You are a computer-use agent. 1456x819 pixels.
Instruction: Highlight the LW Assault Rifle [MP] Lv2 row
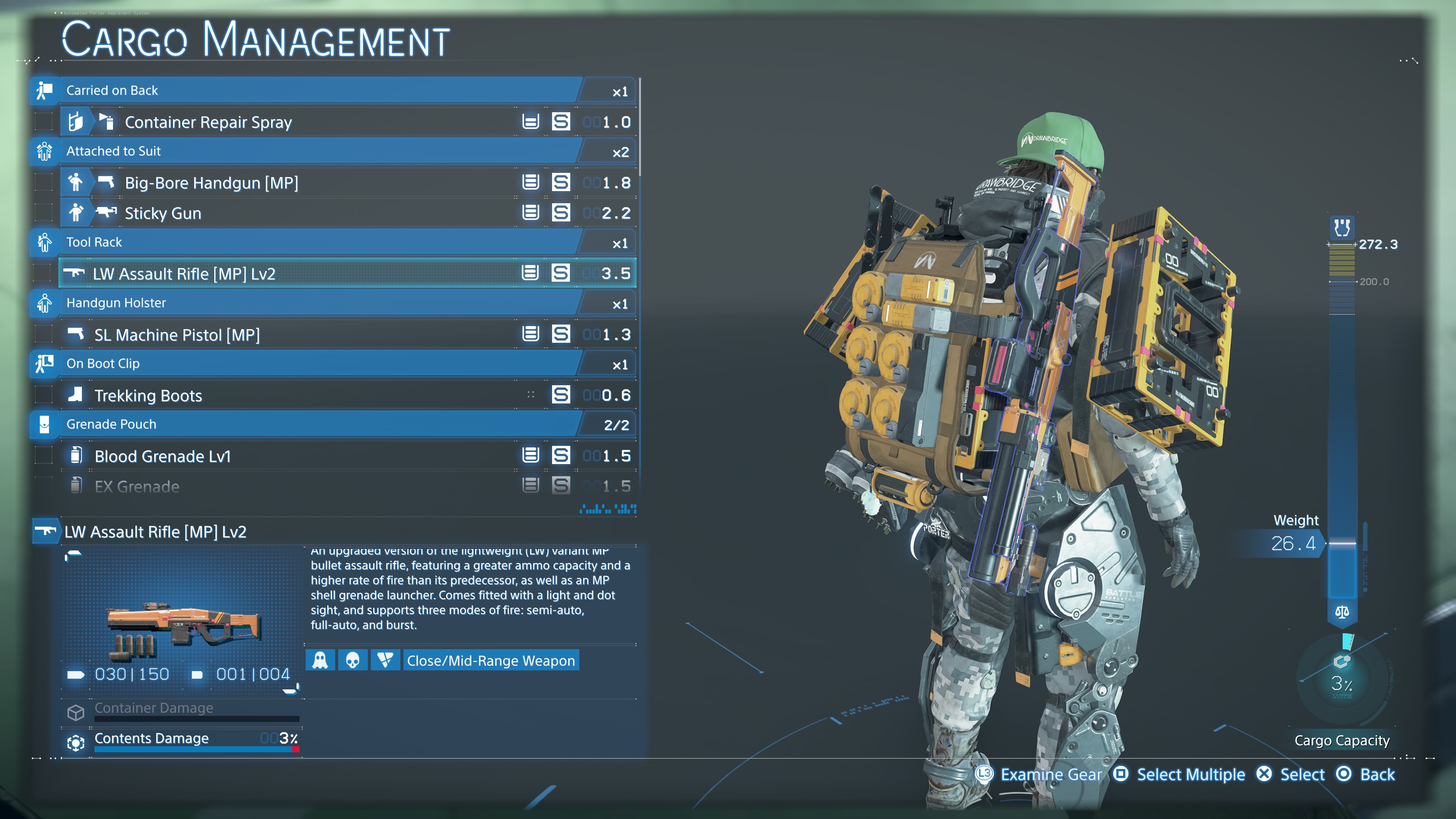pyautogui.click(x=184, y=273)
